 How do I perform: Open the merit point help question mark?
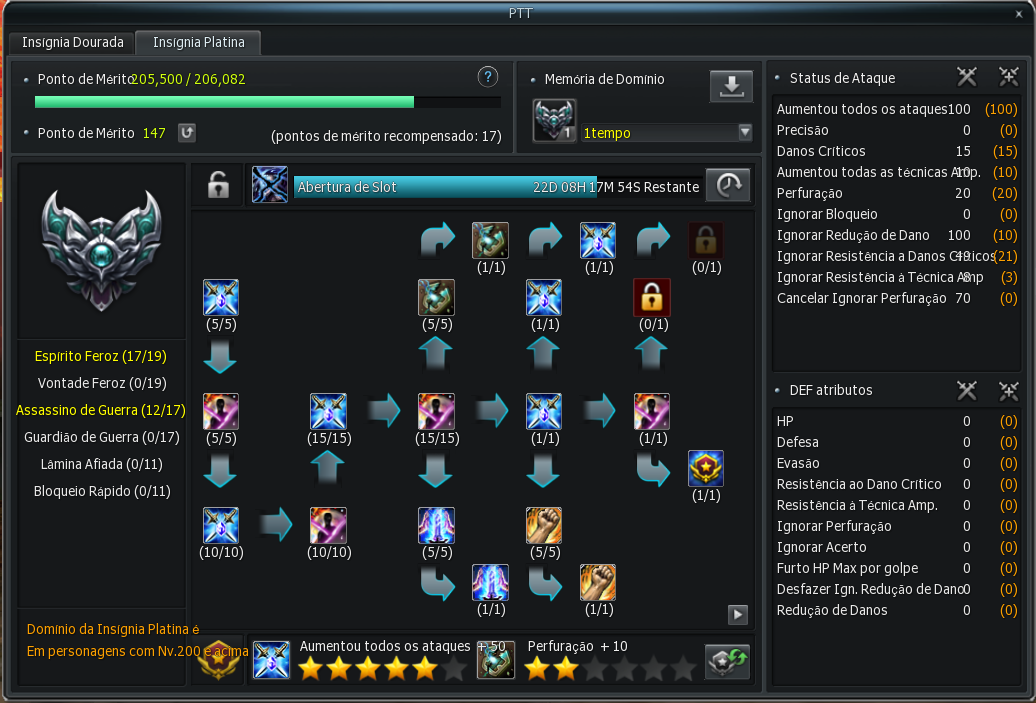(487, 77)
